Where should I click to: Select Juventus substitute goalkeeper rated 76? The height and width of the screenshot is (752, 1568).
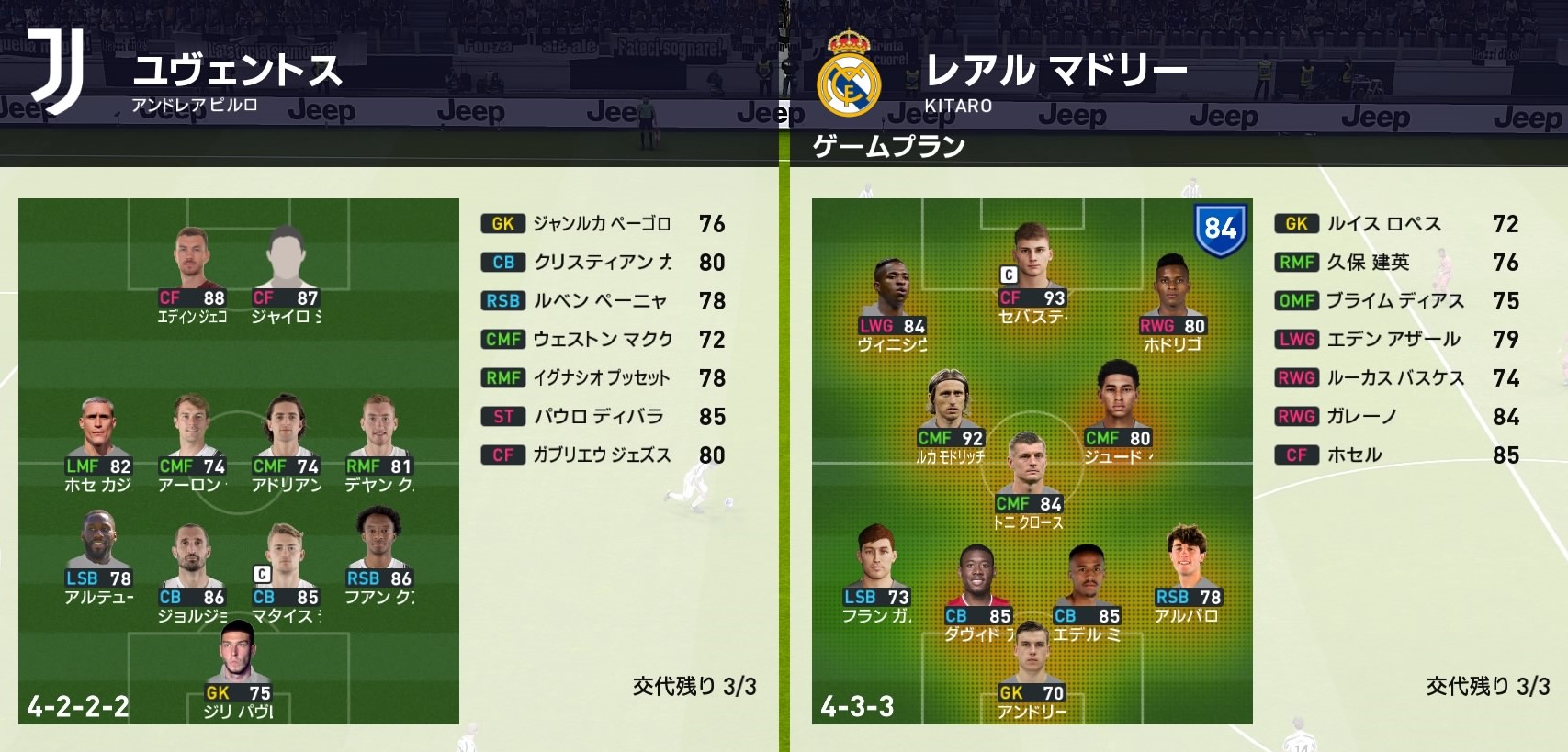tap(602, 224)
